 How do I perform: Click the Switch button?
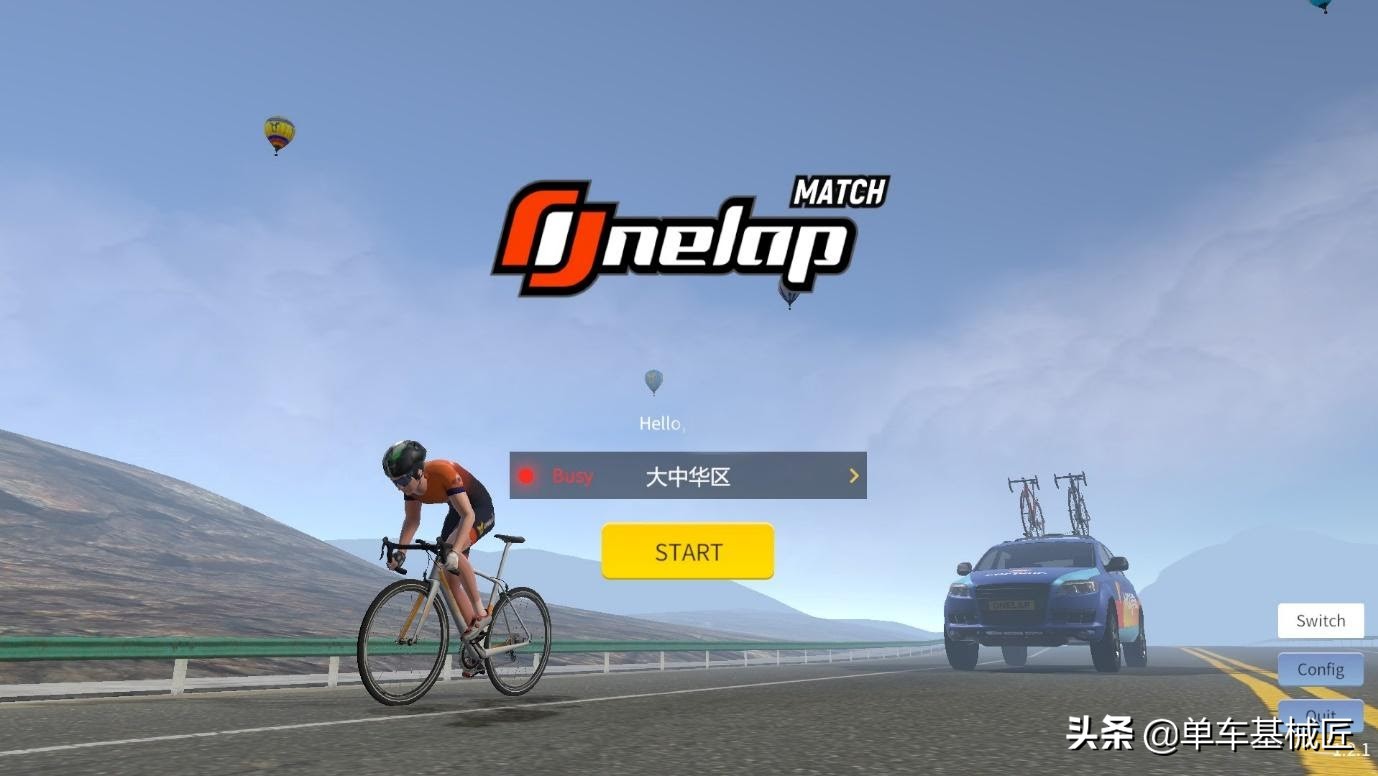point(1320,621)
